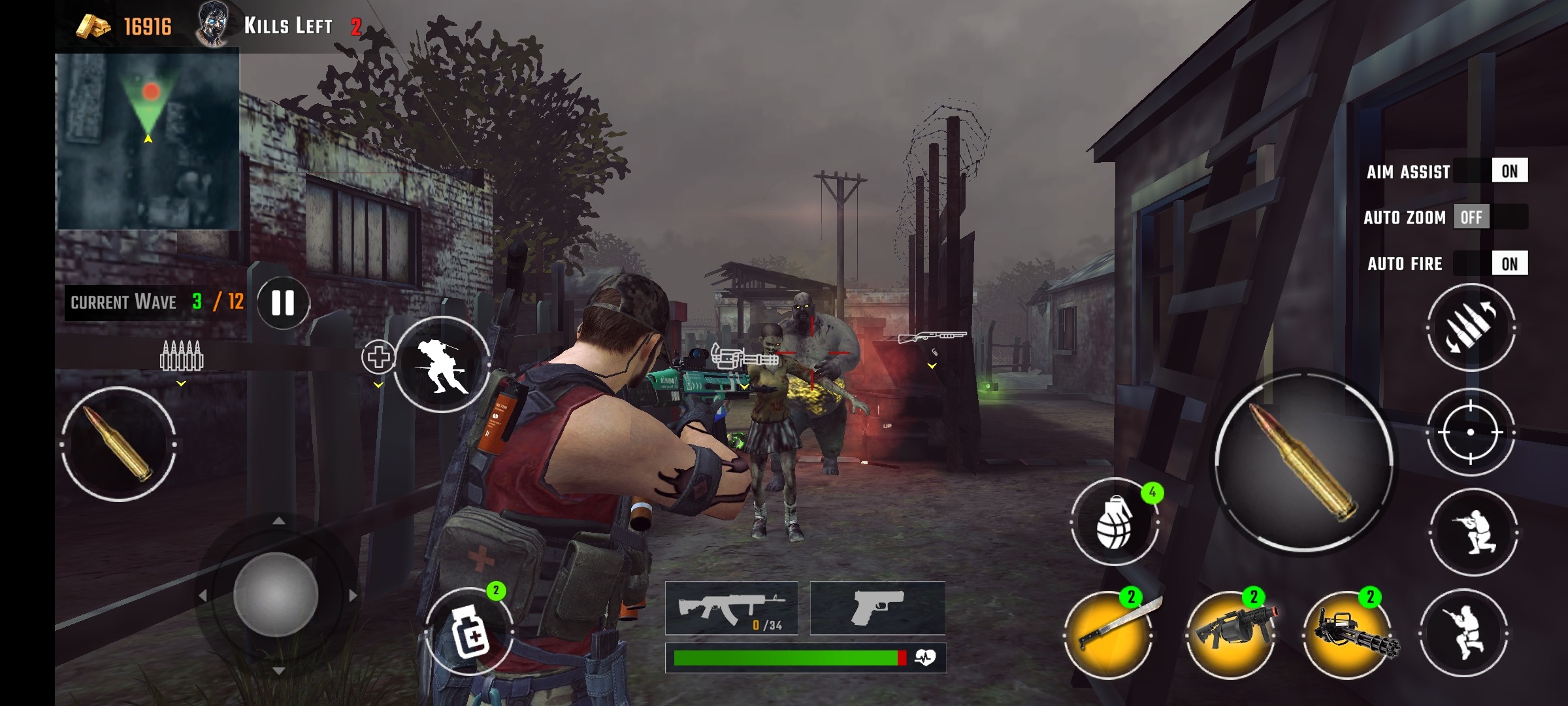
Task: Tap the reload ammo button
Action: point(1471,327)
